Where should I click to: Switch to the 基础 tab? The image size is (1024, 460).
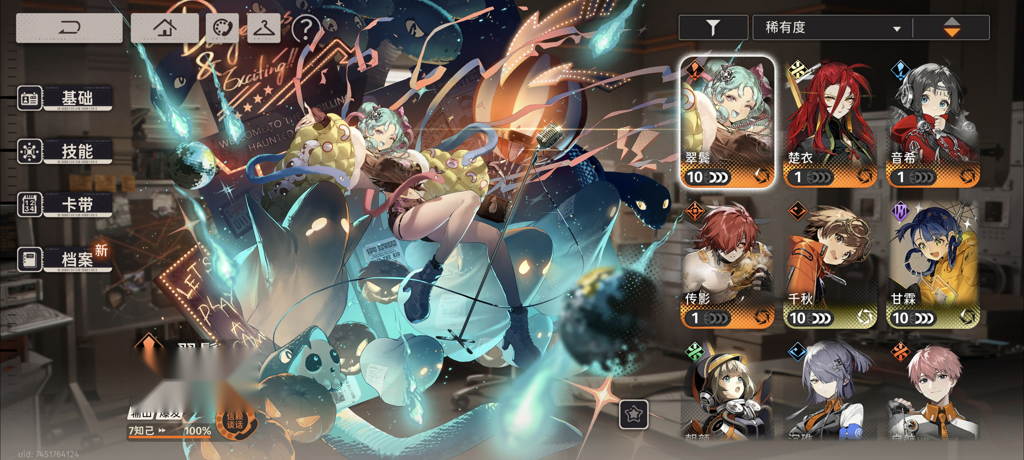pyautogui.click(x=66, y=98)
